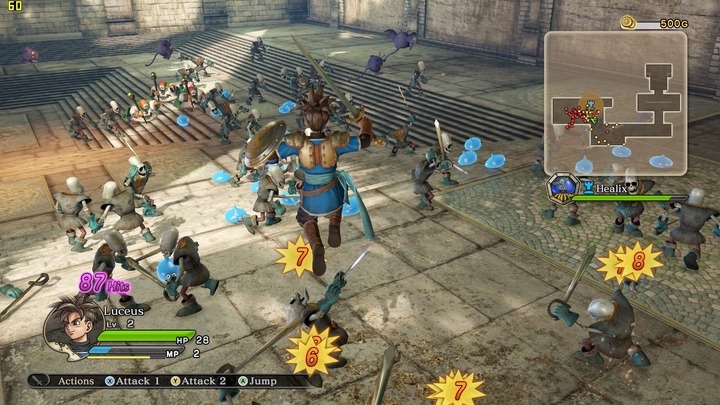Click the gold coin icon
Image resolution: width=720 pixels, height=405 pixels.
627,22
